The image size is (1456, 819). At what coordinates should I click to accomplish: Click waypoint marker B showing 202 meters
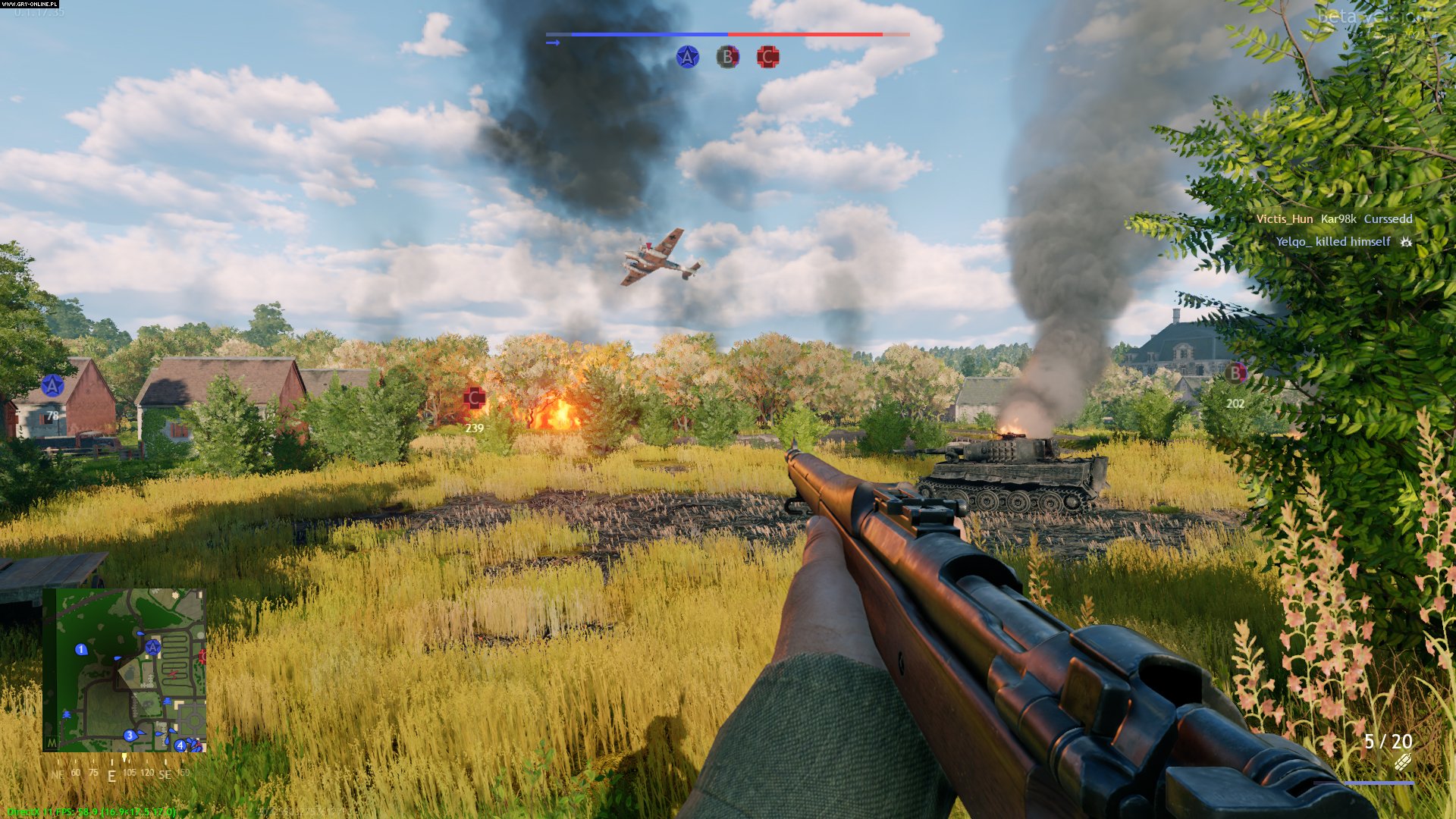(1235, 373)
